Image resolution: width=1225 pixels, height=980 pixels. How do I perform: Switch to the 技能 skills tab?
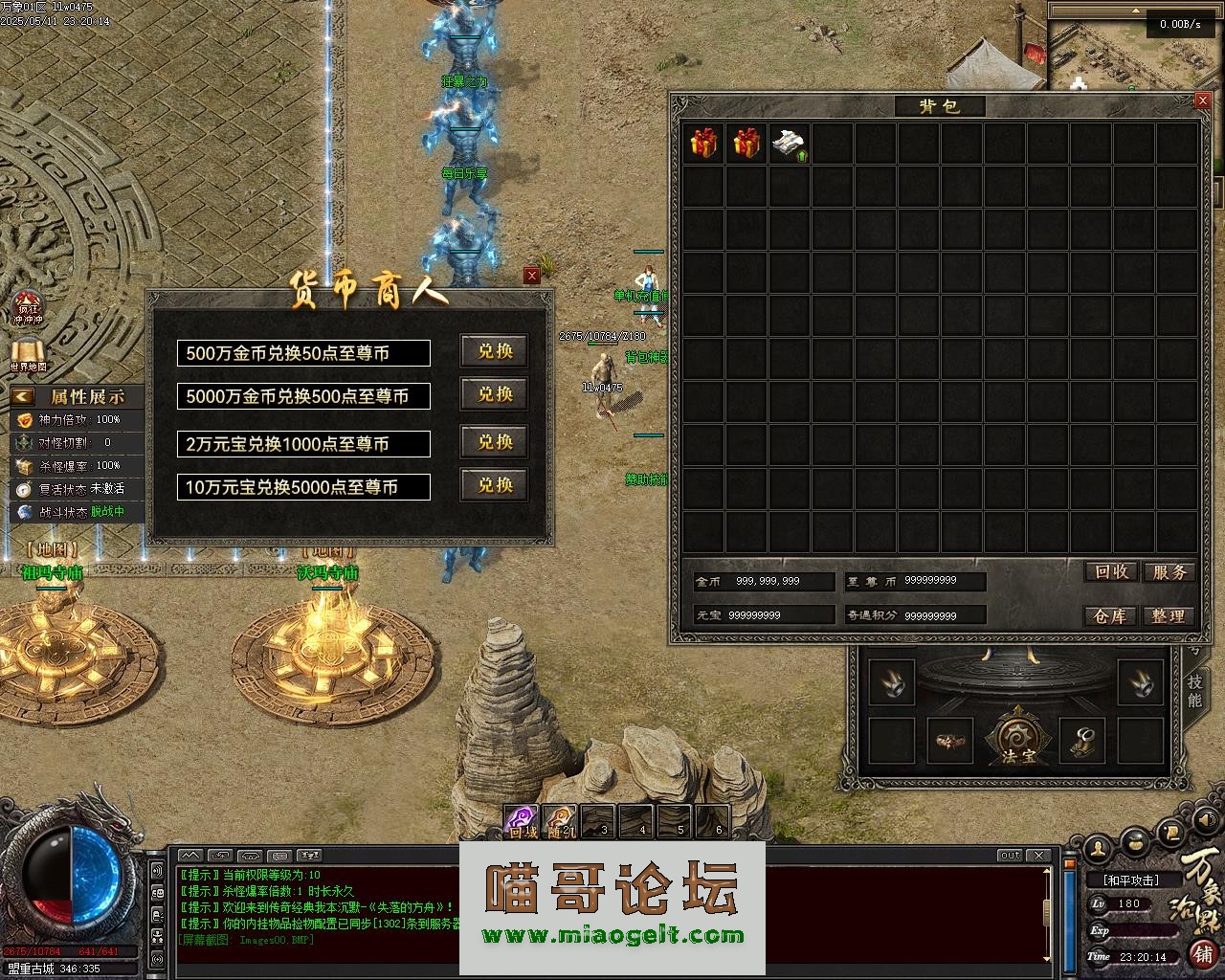1194,689
